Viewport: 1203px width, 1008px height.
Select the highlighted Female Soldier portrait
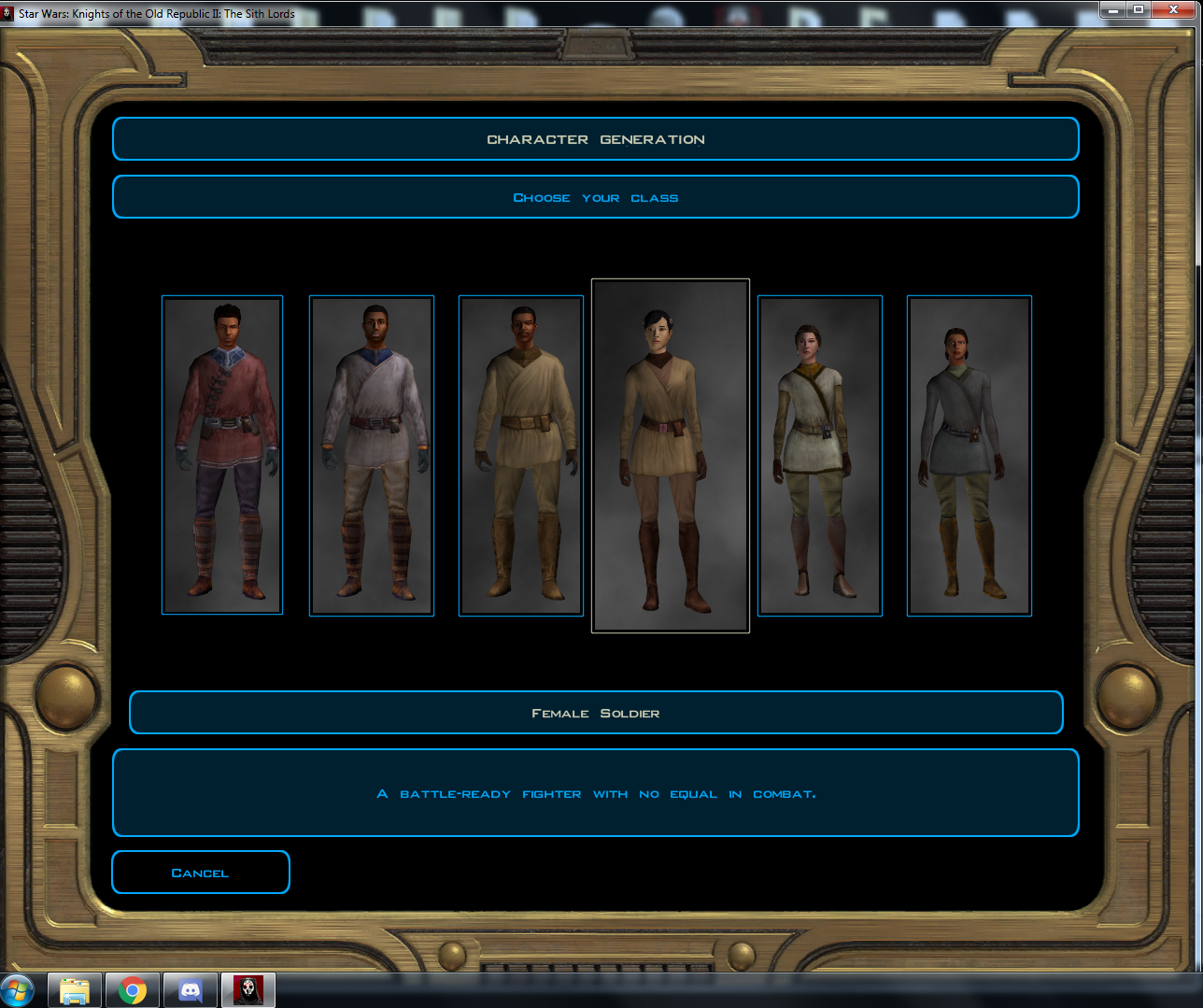pos(671,455)
